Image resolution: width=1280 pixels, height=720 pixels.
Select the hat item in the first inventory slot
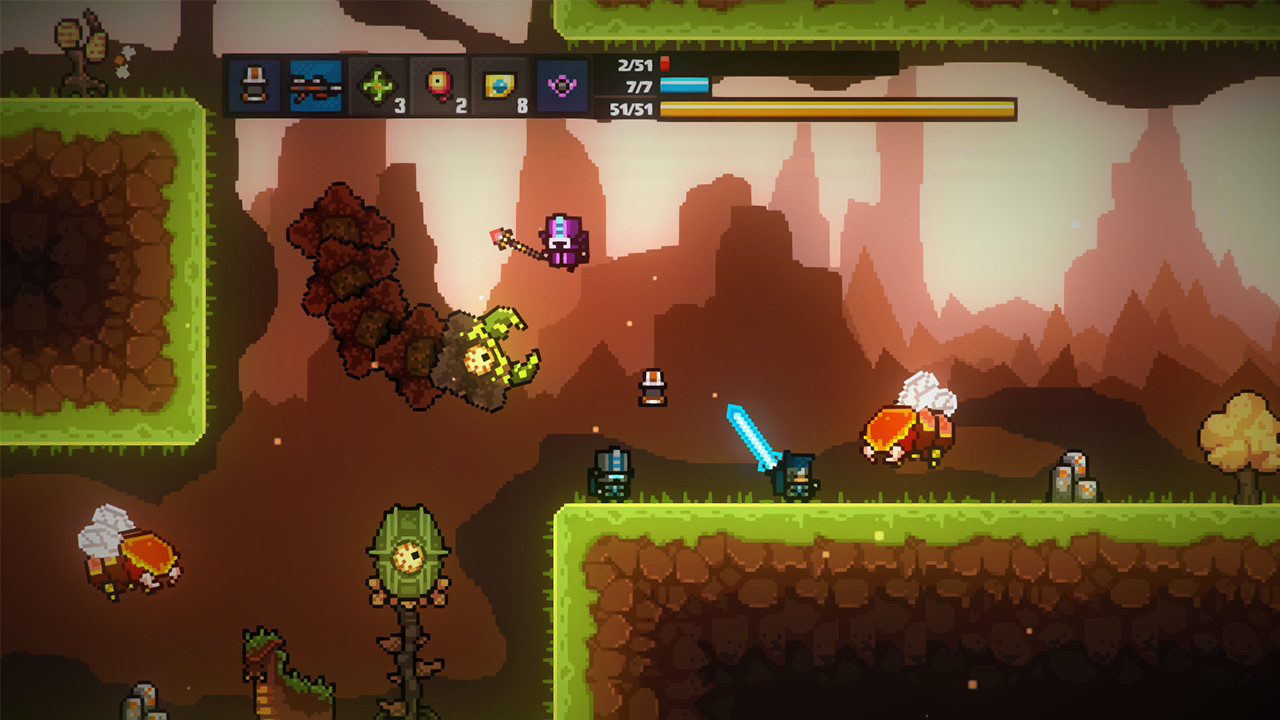point(253,86)
